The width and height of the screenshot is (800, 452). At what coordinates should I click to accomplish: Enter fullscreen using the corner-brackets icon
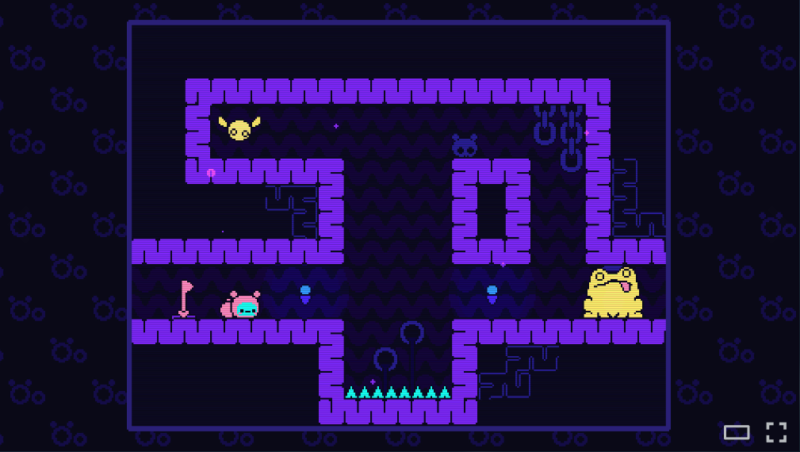coord(776,432)
